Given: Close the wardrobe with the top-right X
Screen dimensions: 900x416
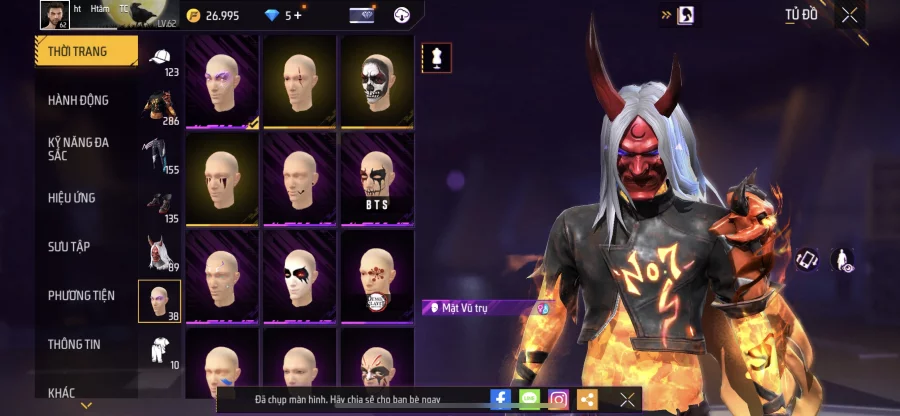Looking at the screenshot, I should point(849,15).
